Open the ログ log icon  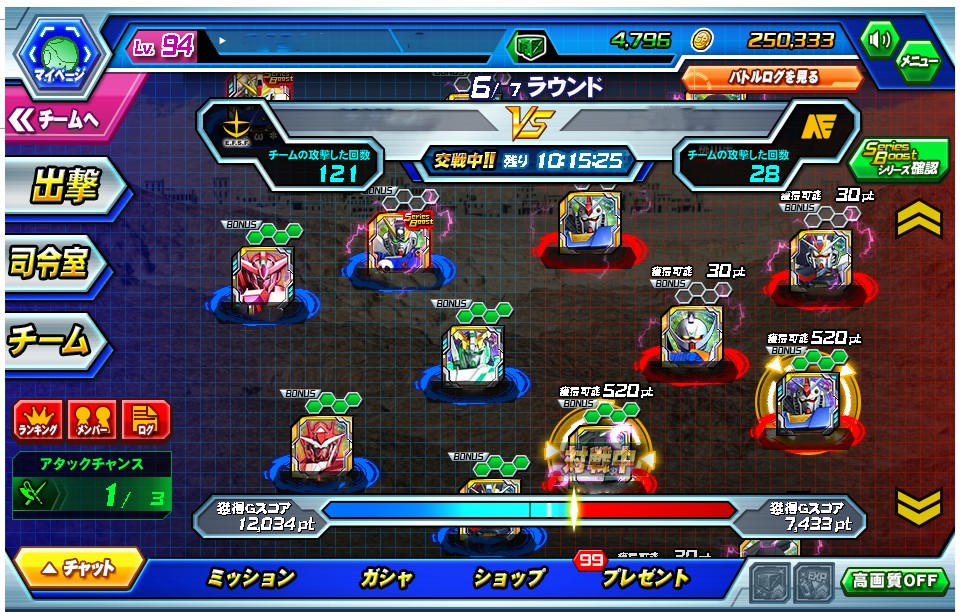[145, 420]
